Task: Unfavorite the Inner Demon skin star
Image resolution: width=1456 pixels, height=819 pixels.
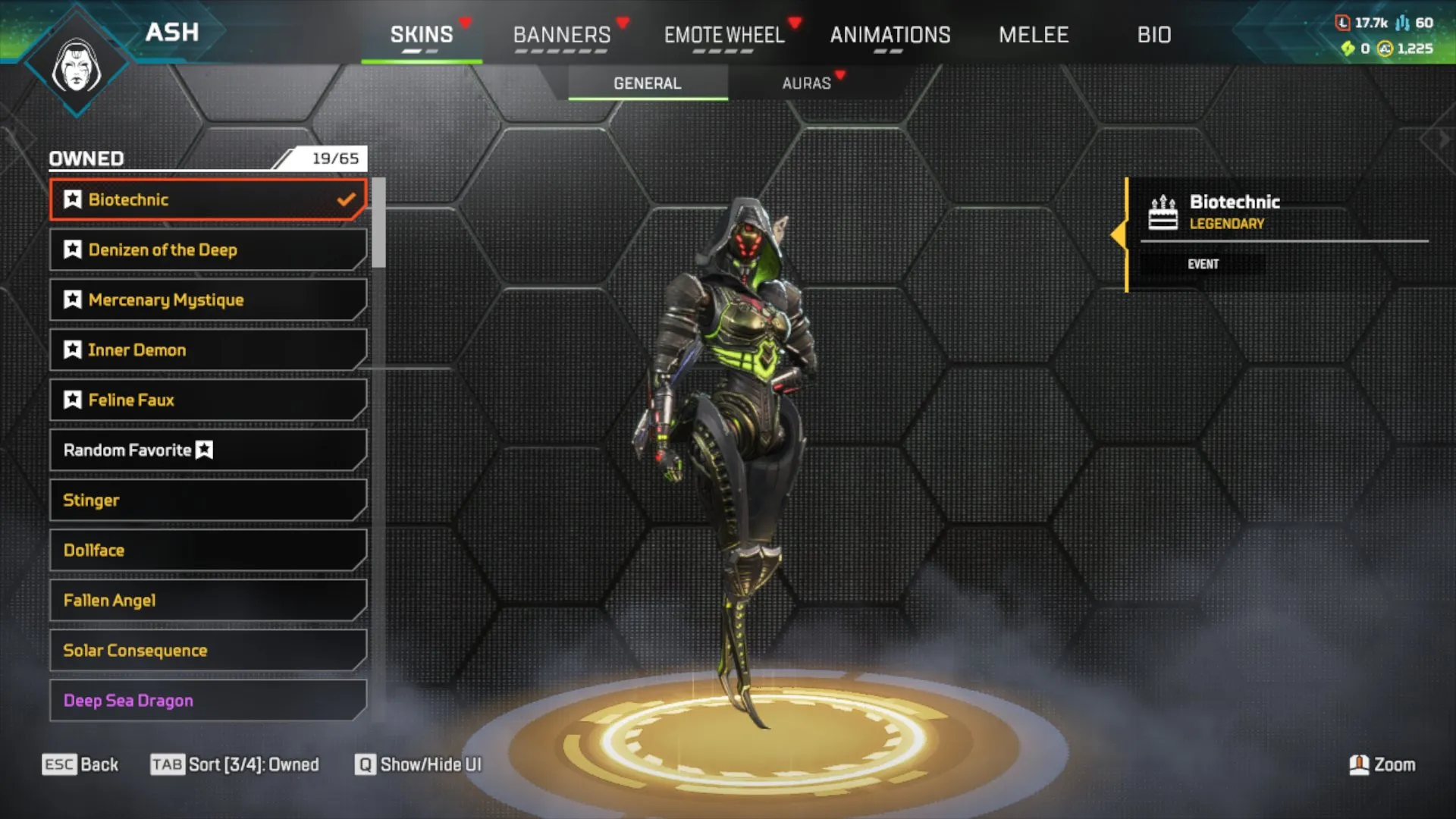Action: tap(72, 350)
